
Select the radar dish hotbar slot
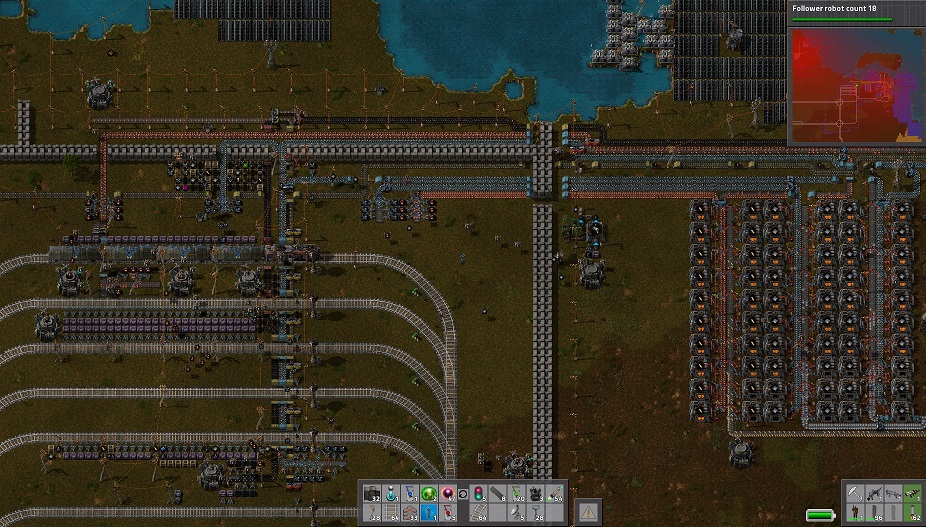pos(517,512)
